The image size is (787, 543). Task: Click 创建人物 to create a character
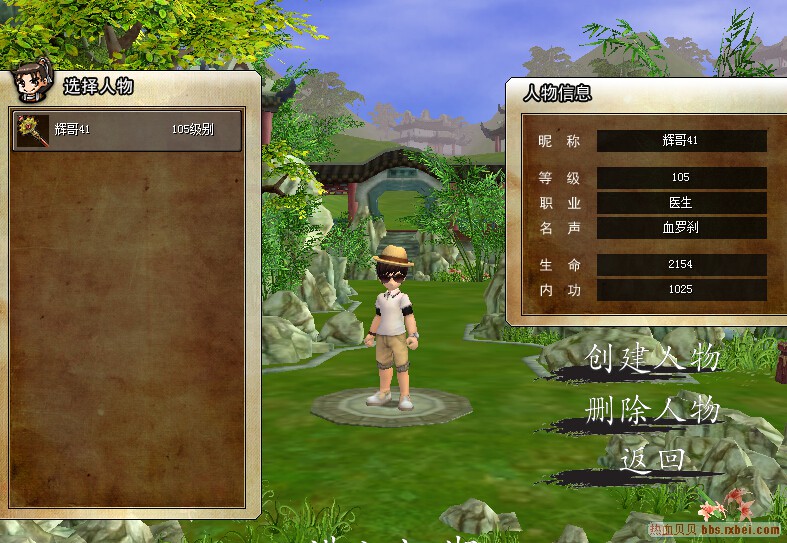pyautogui.click(x=652, y=358)
